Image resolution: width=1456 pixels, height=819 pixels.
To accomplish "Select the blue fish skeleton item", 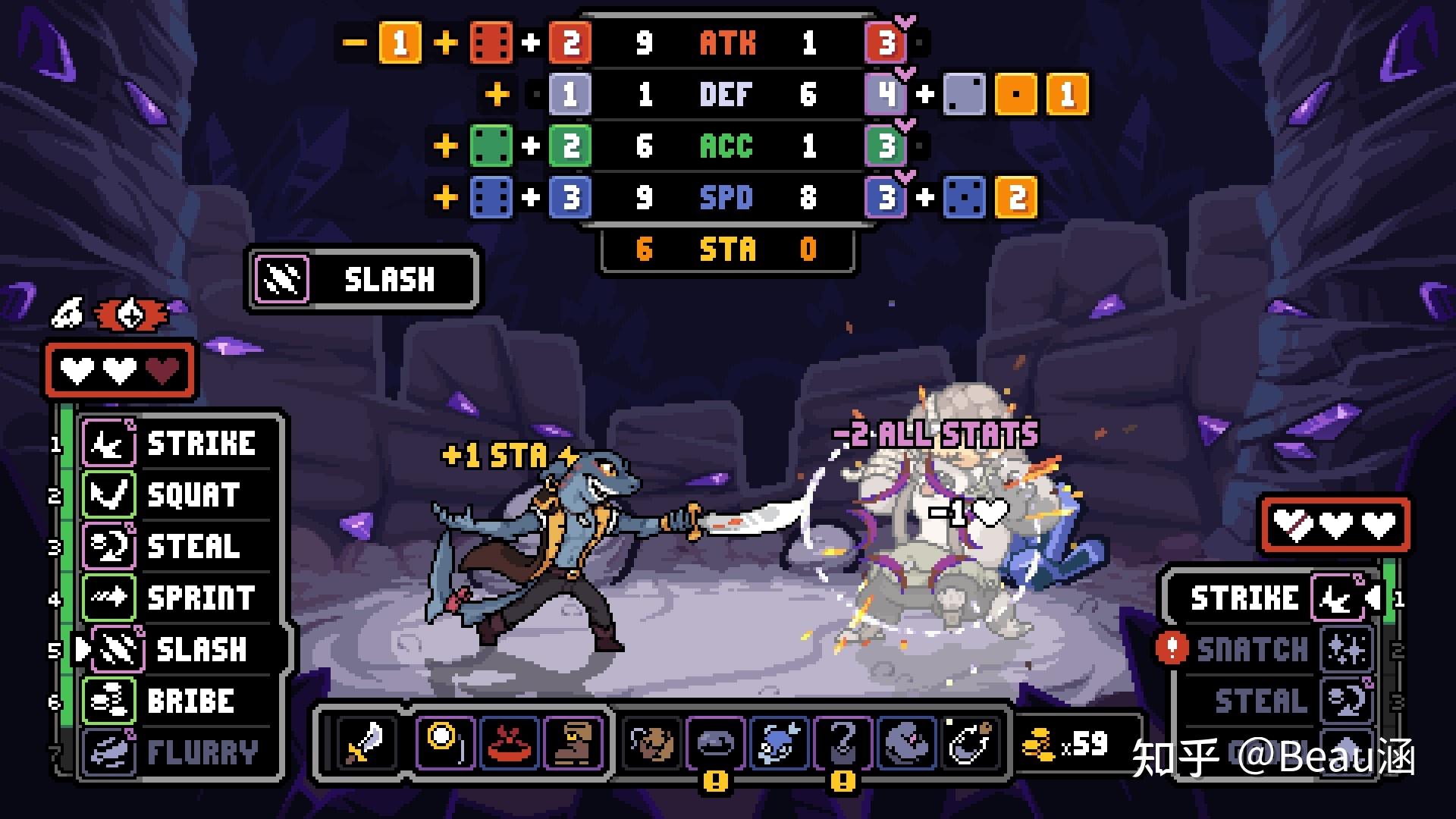I will pos(780,741).
